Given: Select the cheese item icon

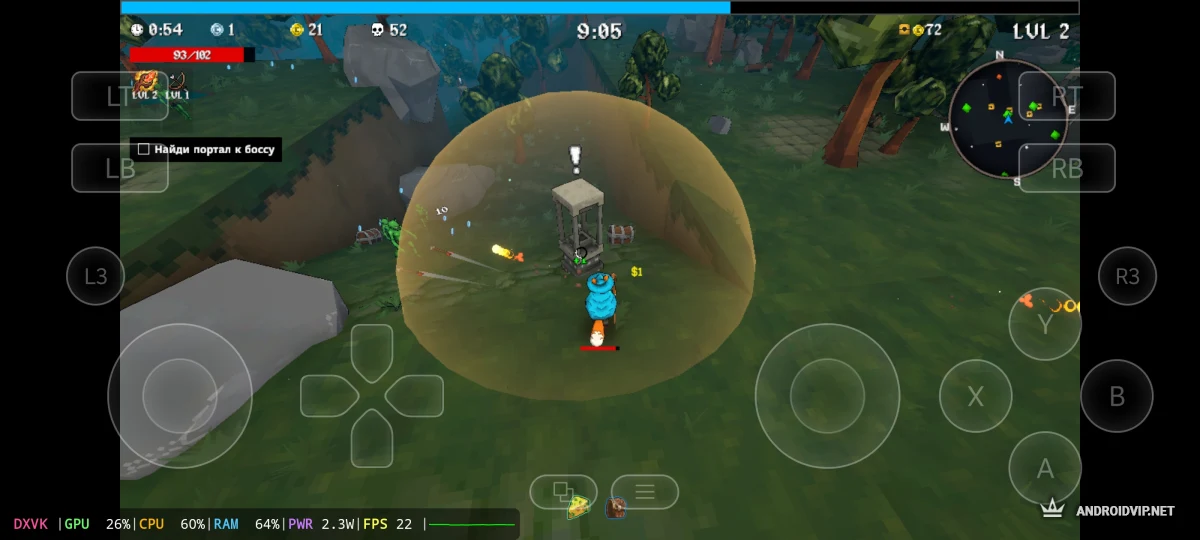Looking at the screenshot, I should tap(578, 508).
